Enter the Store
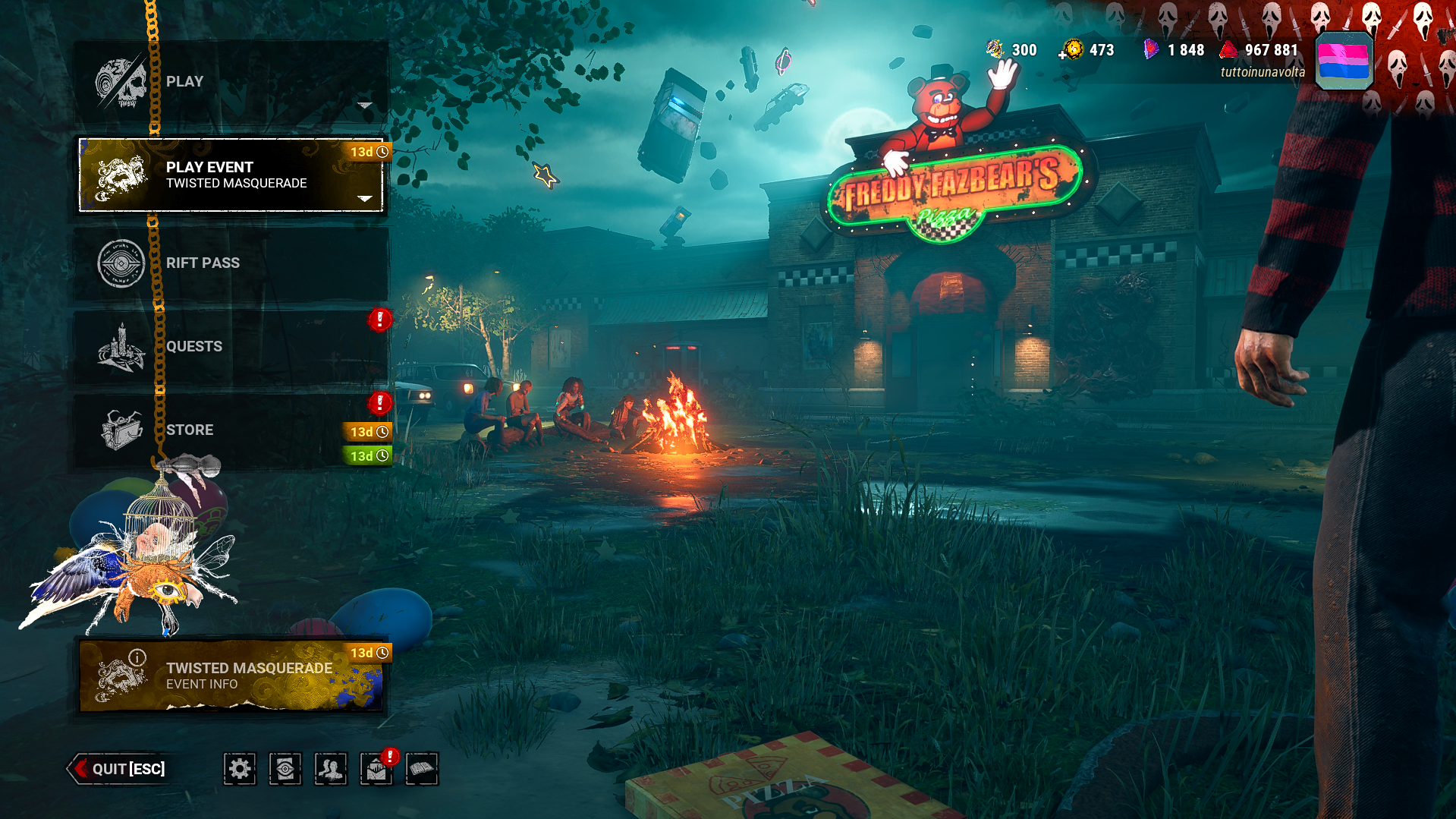Viewport: 1456px width, 819px height. [231, 430]
